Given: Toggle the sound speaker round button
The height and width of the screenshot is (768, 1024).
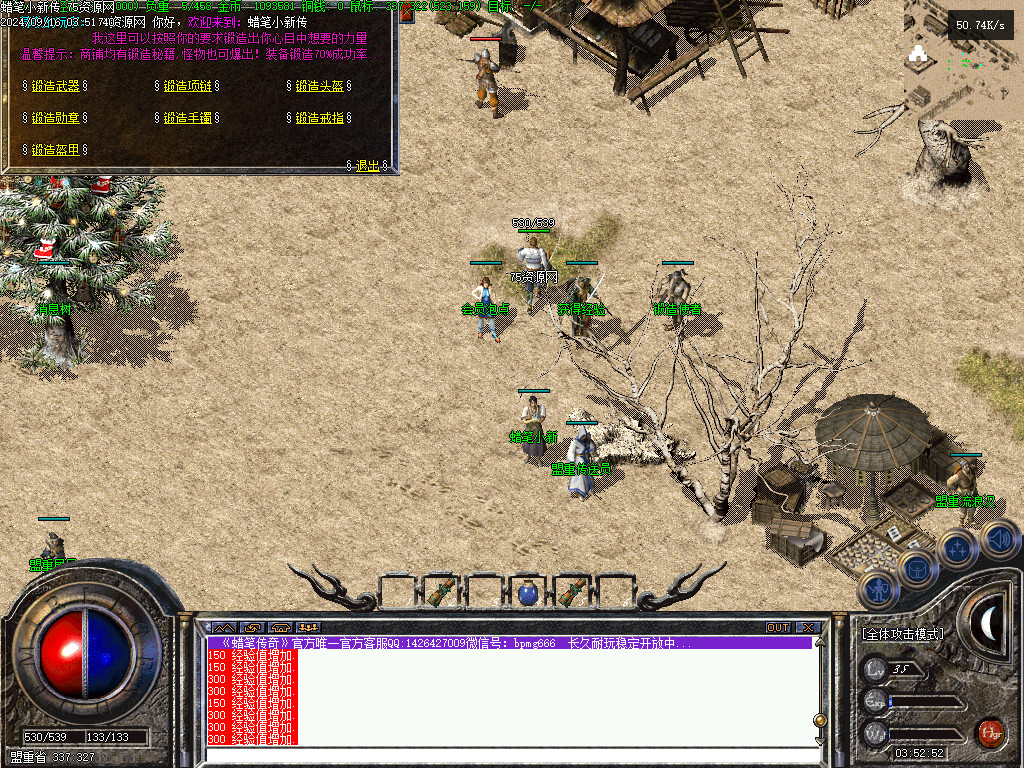Looking at the screenshot, I should click(x=1000, y=540).
